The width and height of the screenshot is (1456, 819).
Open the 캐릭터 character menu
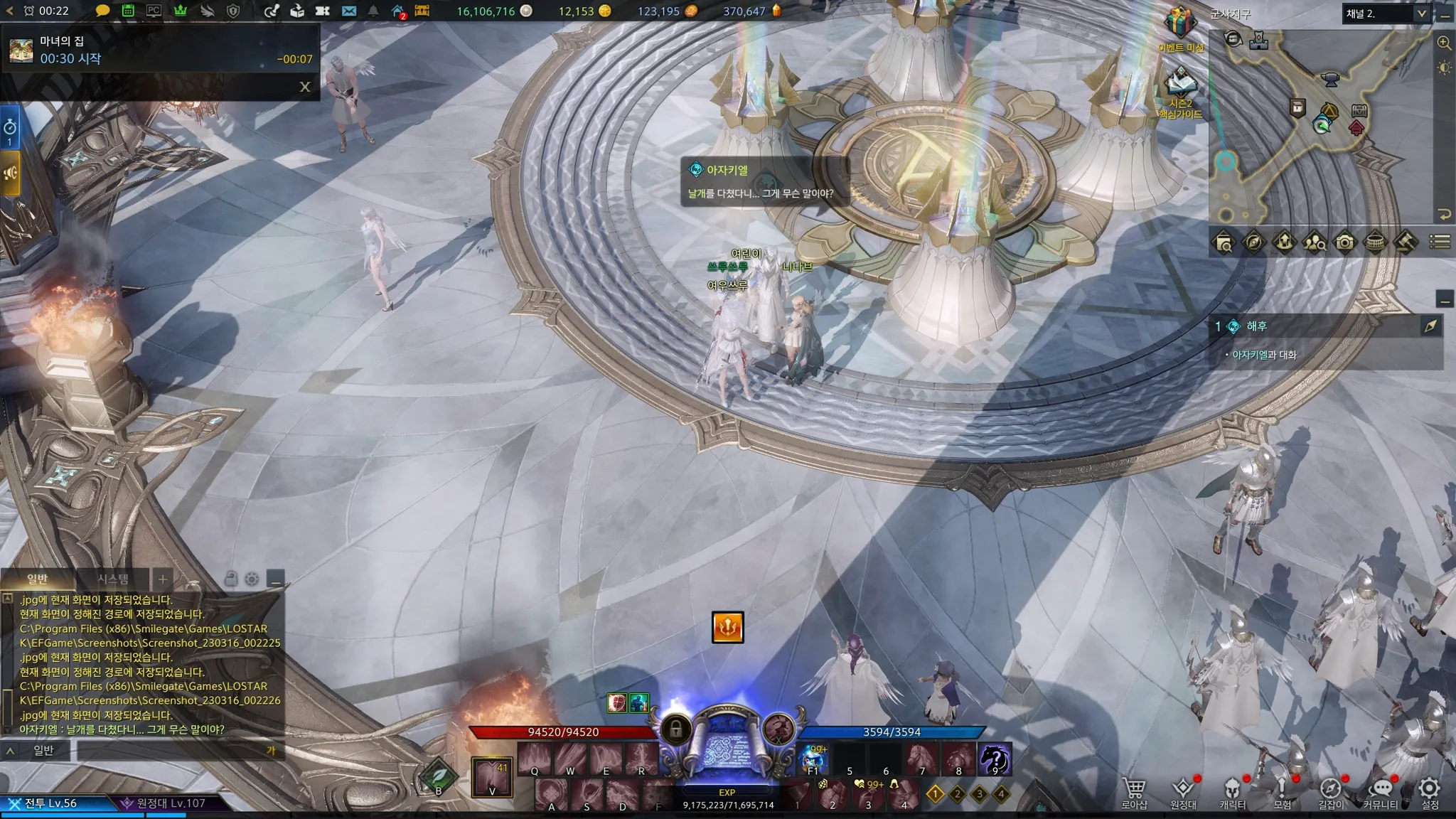click(1232, 791)
